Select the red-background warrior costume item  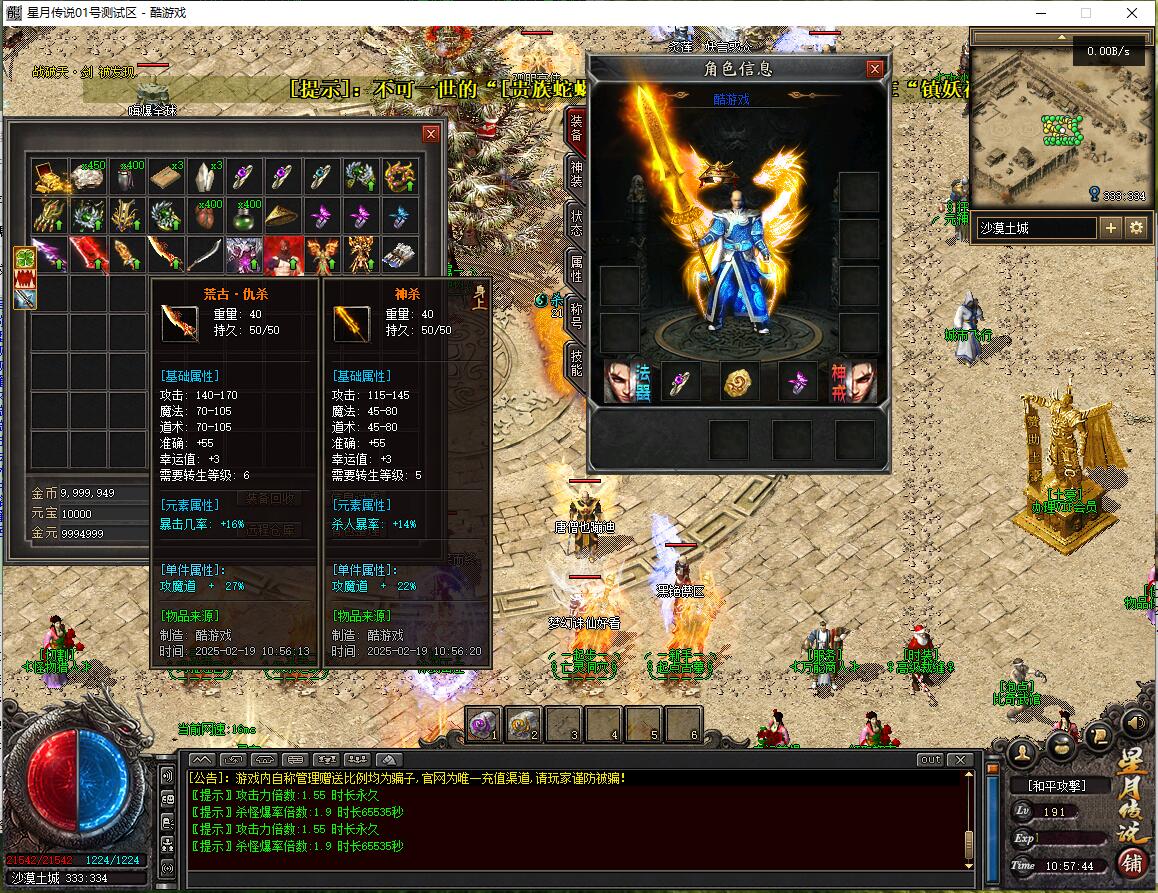[x=284, y=254]
